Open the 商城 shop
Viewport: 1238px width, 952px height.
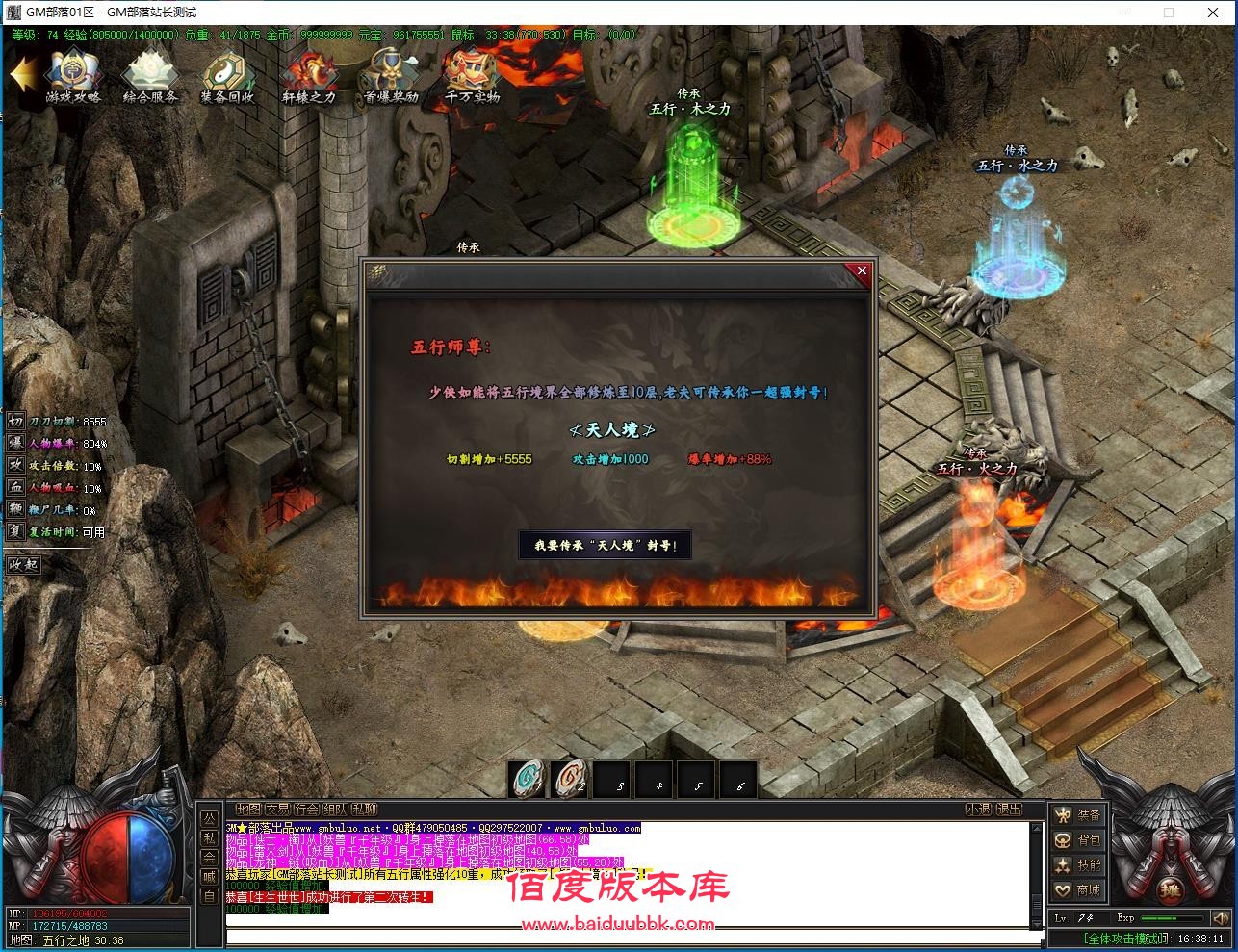[1077, 890]
